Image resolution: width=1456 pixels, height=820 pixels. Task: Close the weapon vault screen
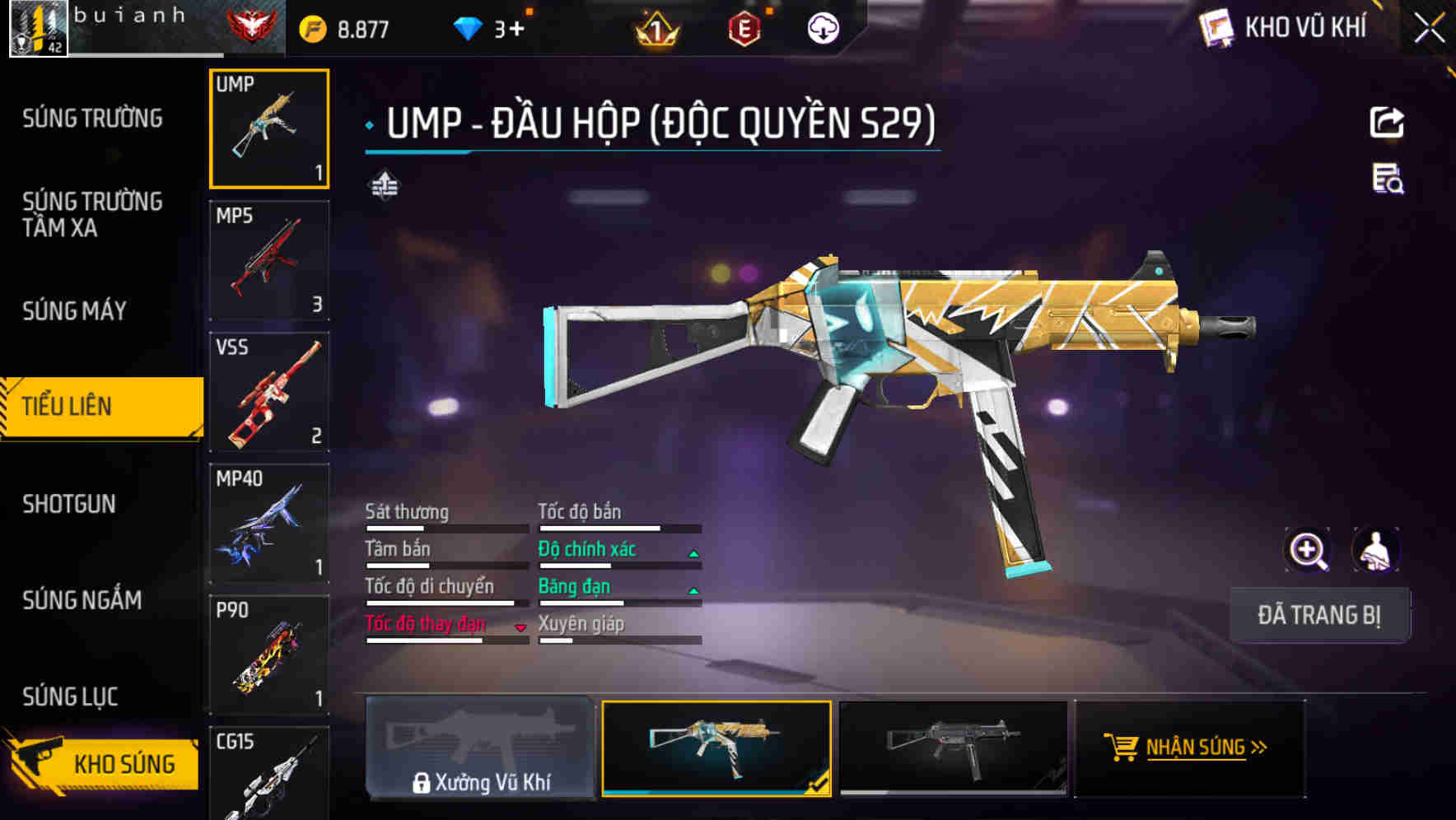[1429, 29]
